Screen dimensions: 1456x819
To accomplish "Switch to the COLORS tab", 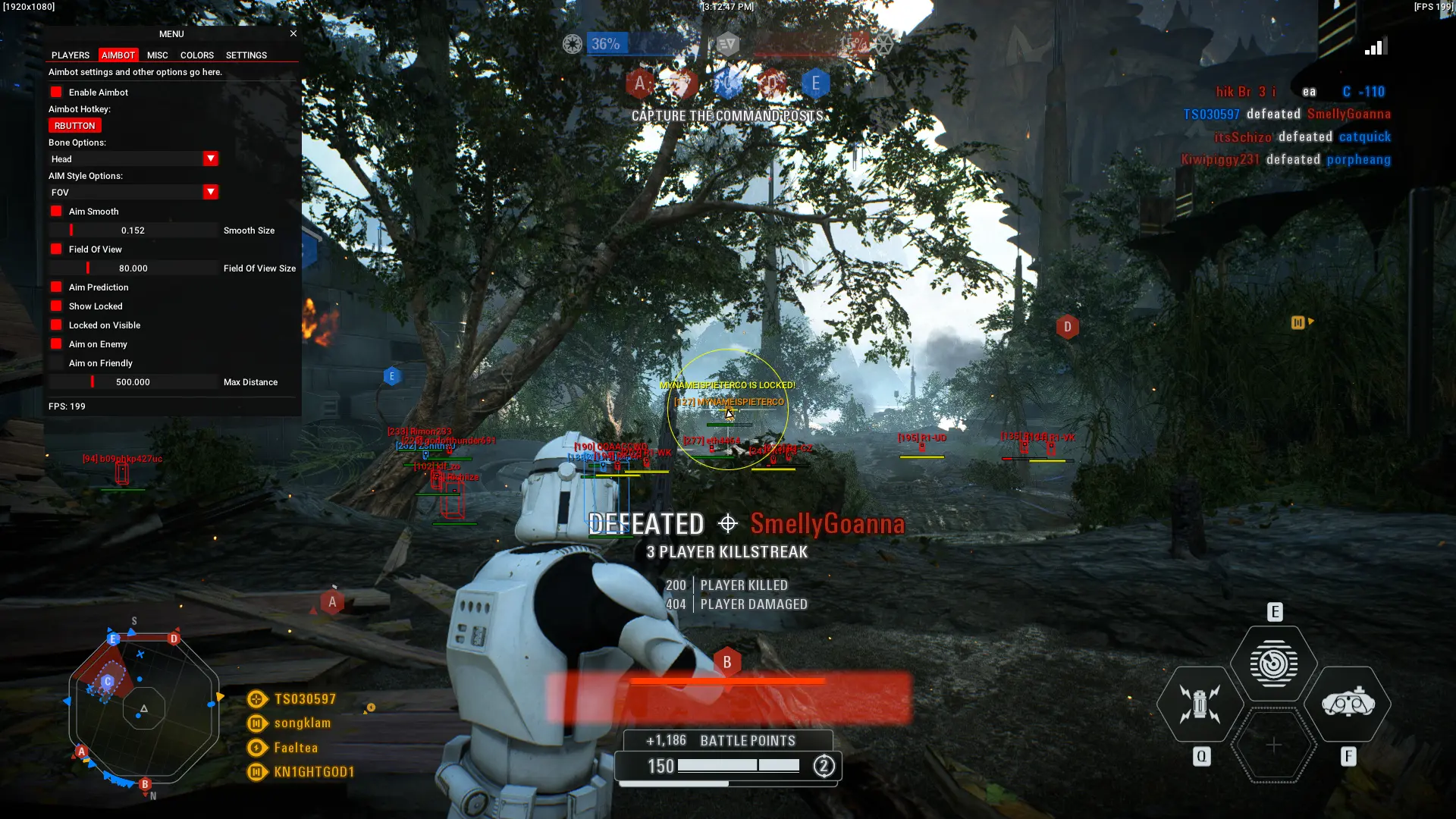I will tap(196, 55).
